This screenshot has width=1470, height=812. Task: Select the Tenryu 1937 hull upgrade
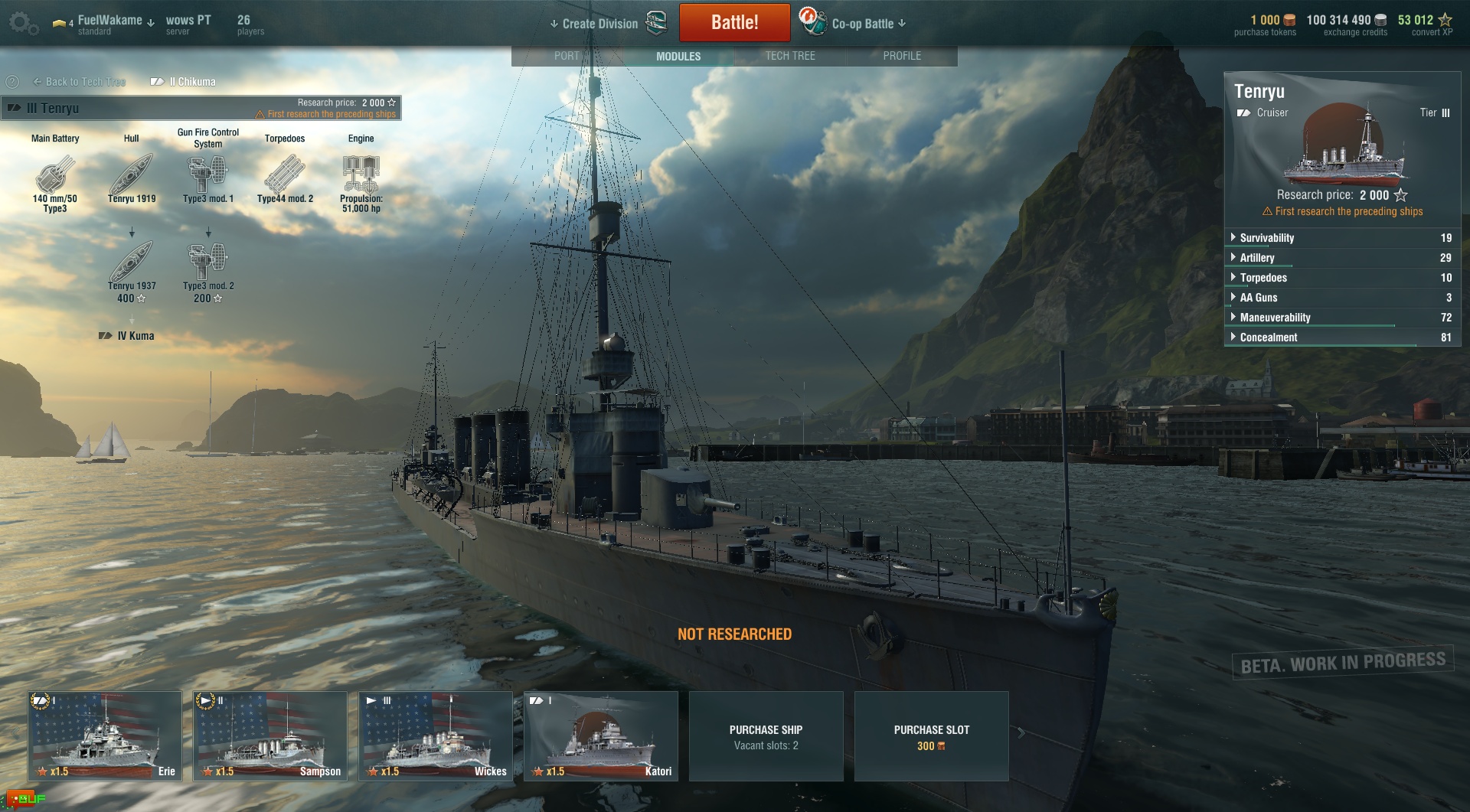(132, 264)
